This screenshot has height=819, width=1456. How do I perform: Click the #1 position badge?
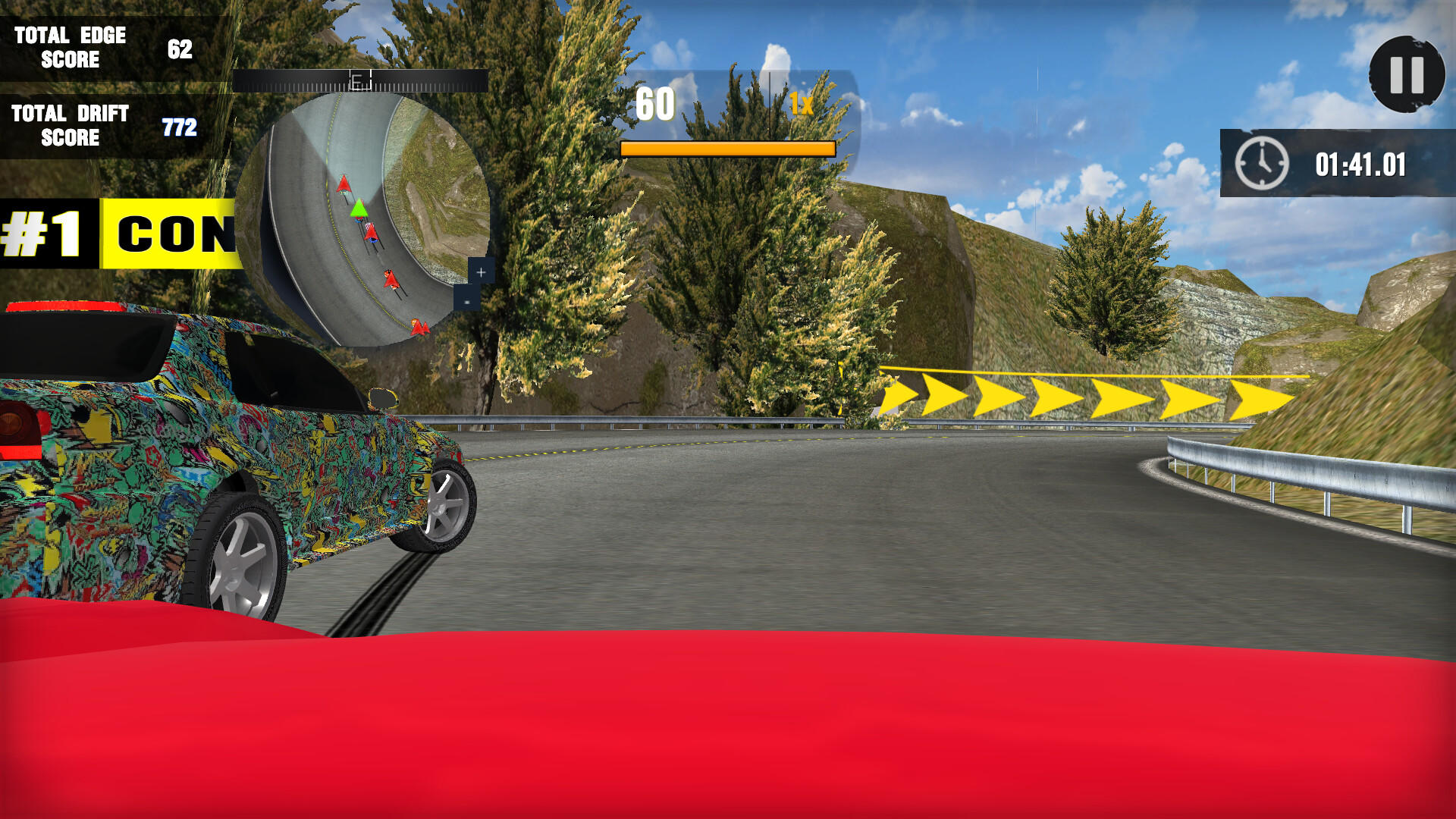tap(42, 231)
